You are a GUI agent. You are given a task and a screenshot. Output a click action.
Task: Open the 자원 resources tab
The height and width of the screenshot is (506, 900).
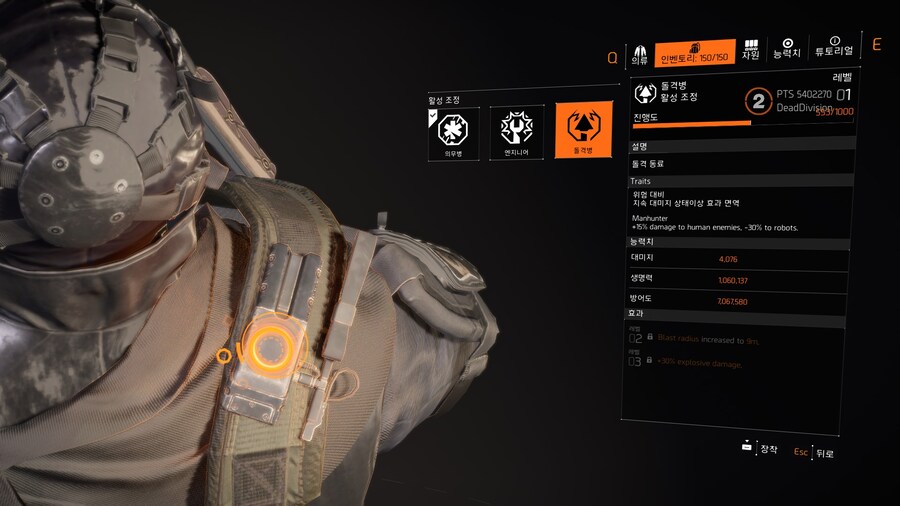click(x=750, y=51)
